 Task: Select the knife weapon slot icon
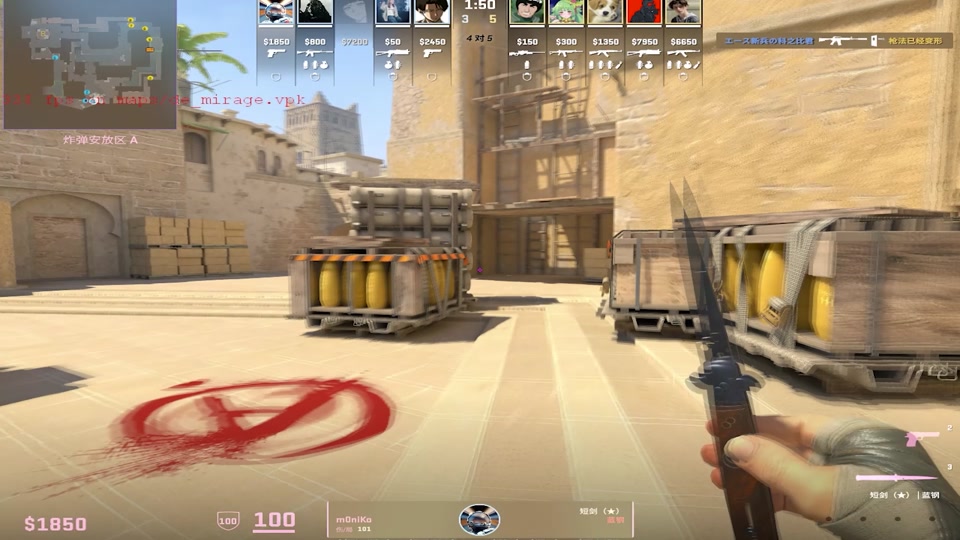click(897, 477)
